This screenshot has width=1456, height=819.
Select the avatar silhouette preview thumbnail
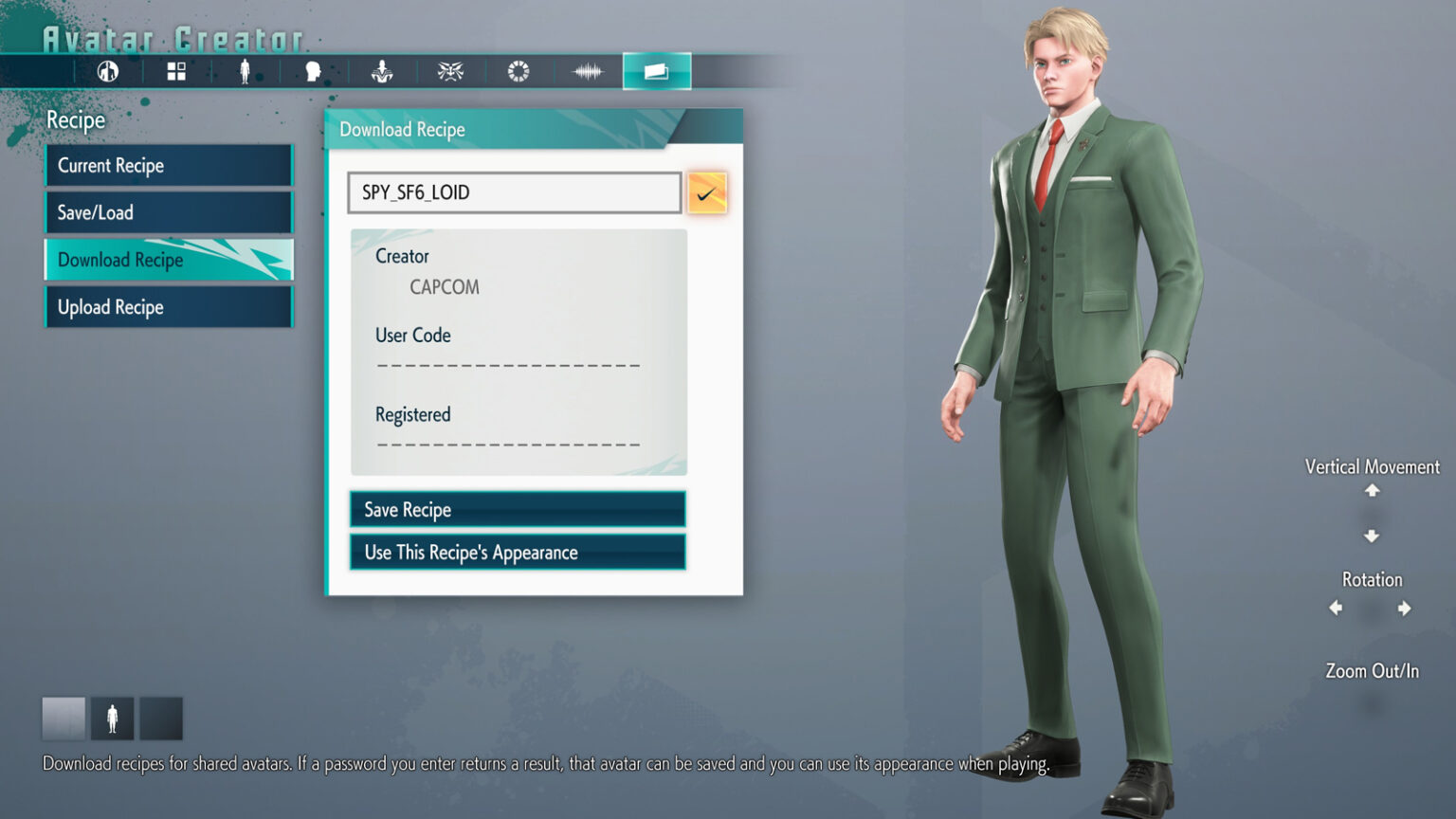tap(112, 718)
